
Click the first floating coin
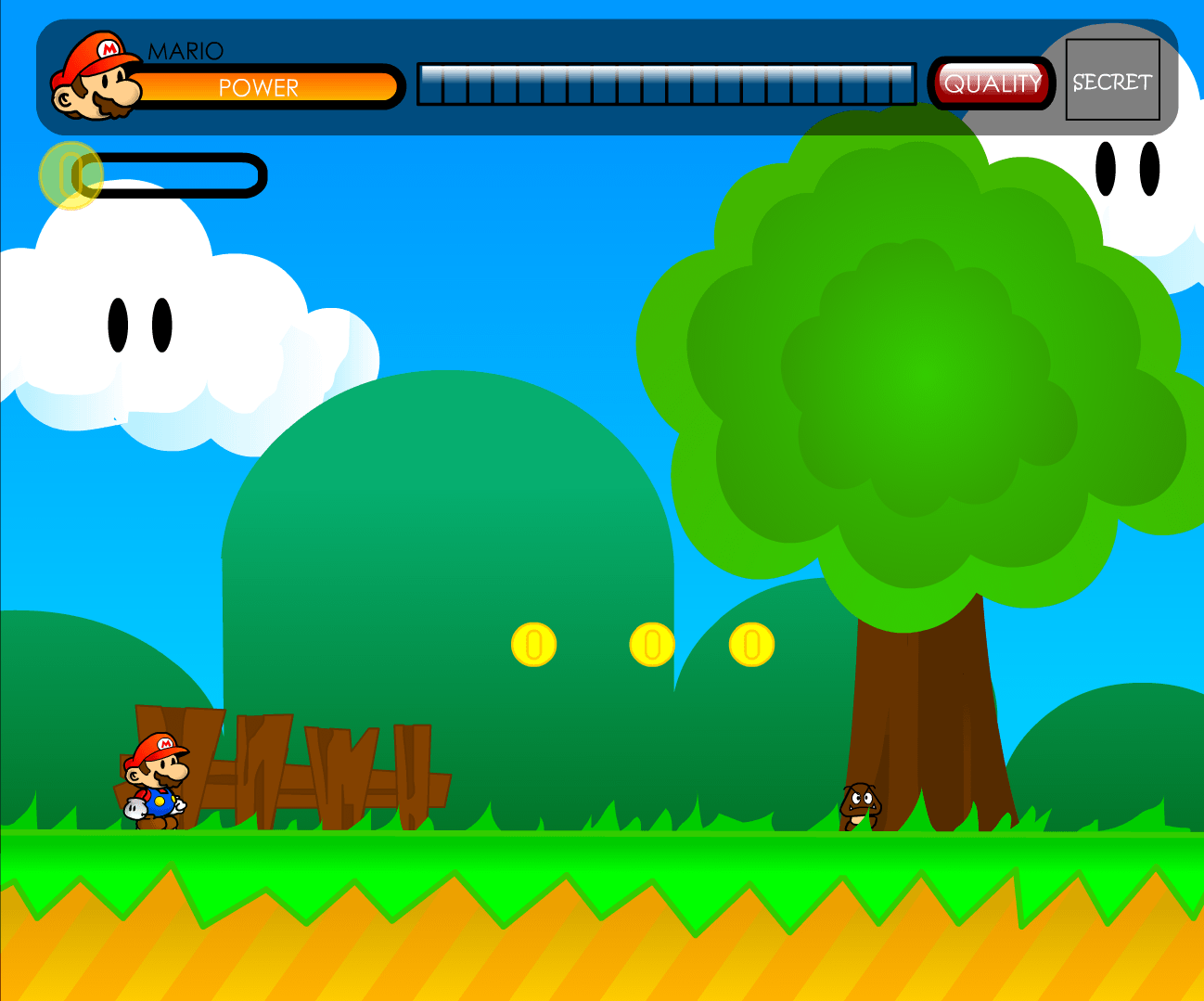[x=533, y=645]
